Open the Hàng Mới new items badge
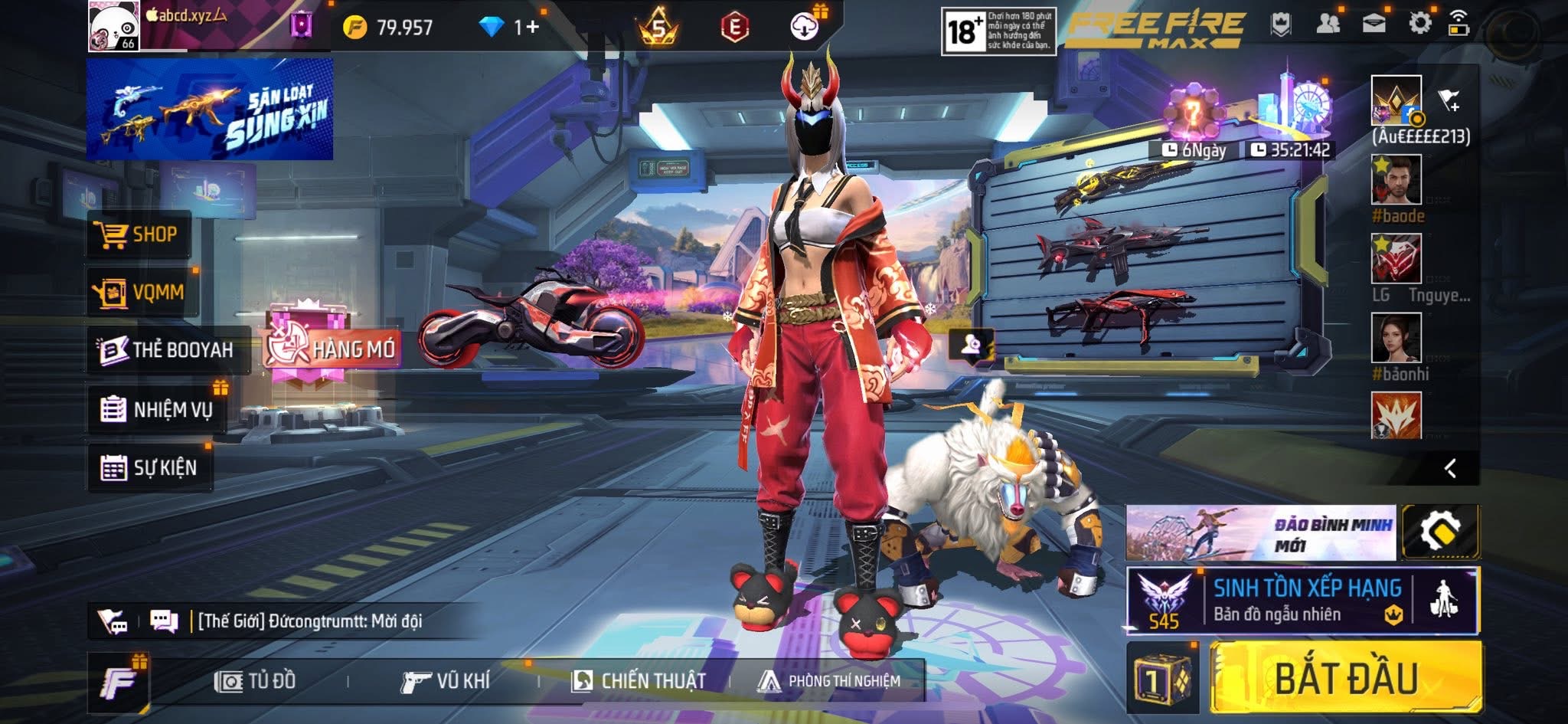 (x=332, y=349)
